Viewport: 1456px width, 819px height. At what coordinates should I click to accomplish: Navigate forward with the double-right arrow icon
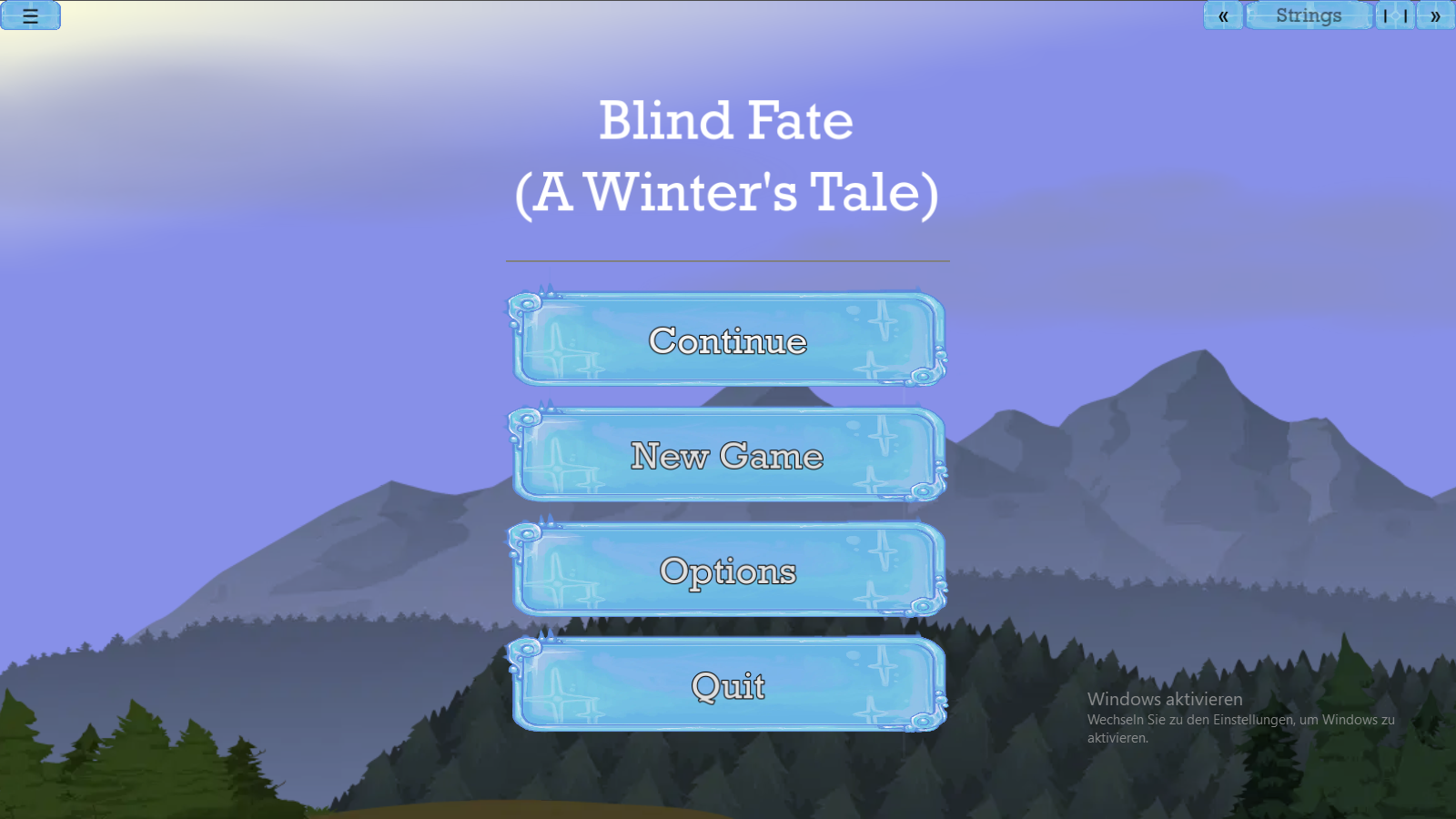[1435, 15]
